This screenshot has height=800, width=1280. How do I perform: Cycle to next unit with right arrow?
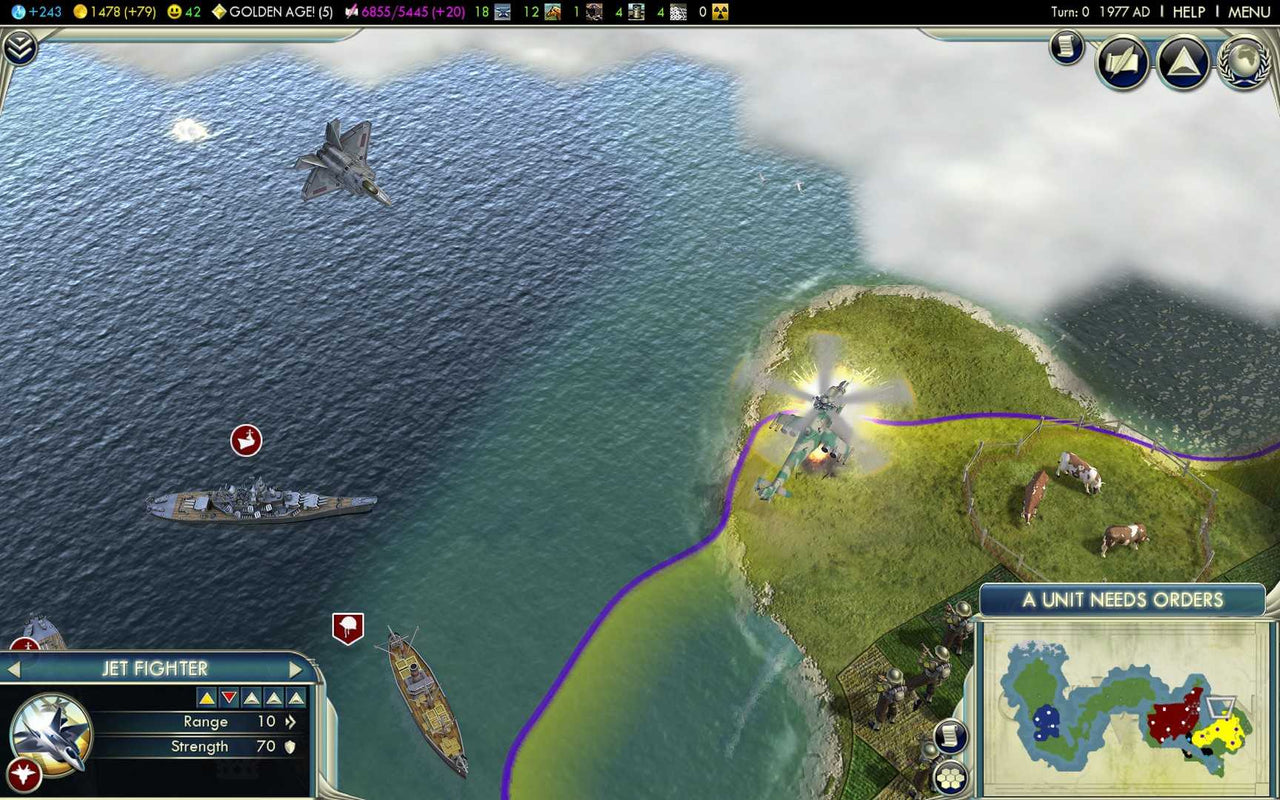pos(295,669)
